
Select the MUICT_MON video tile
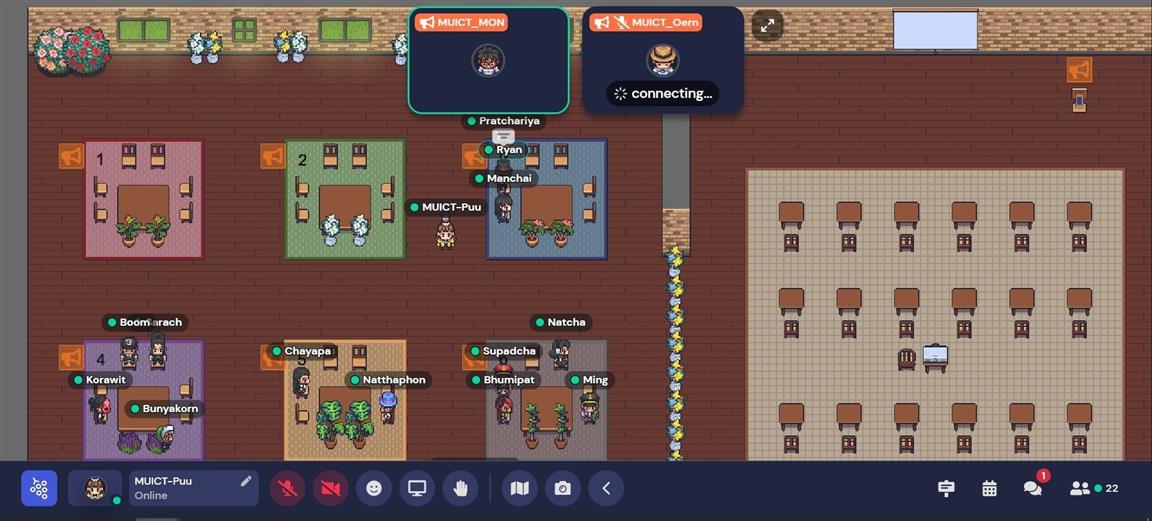(x=488, y=61)
